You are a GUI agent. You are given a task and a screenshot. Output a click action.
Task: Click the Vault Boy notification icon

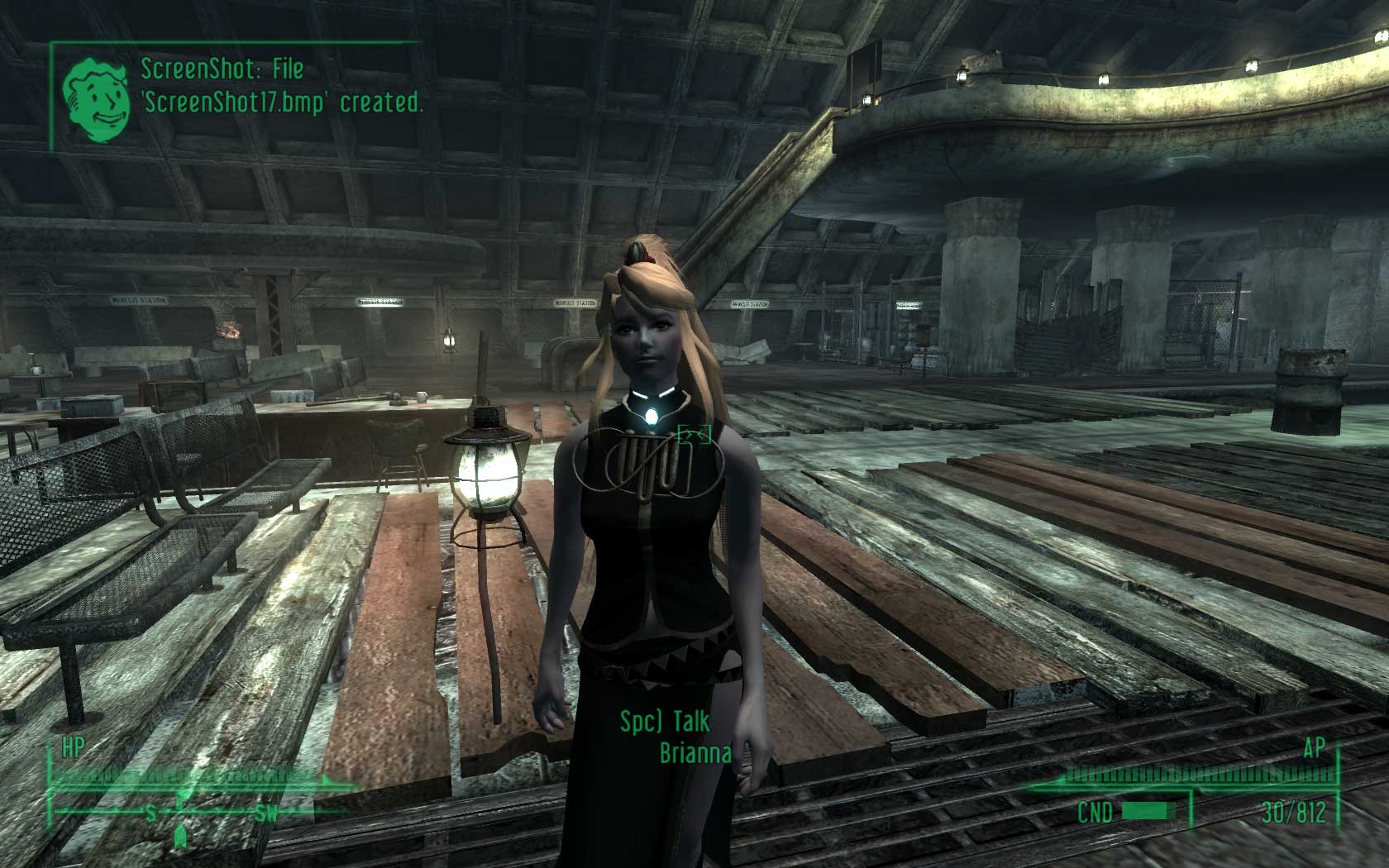click(x=97, y=98)
